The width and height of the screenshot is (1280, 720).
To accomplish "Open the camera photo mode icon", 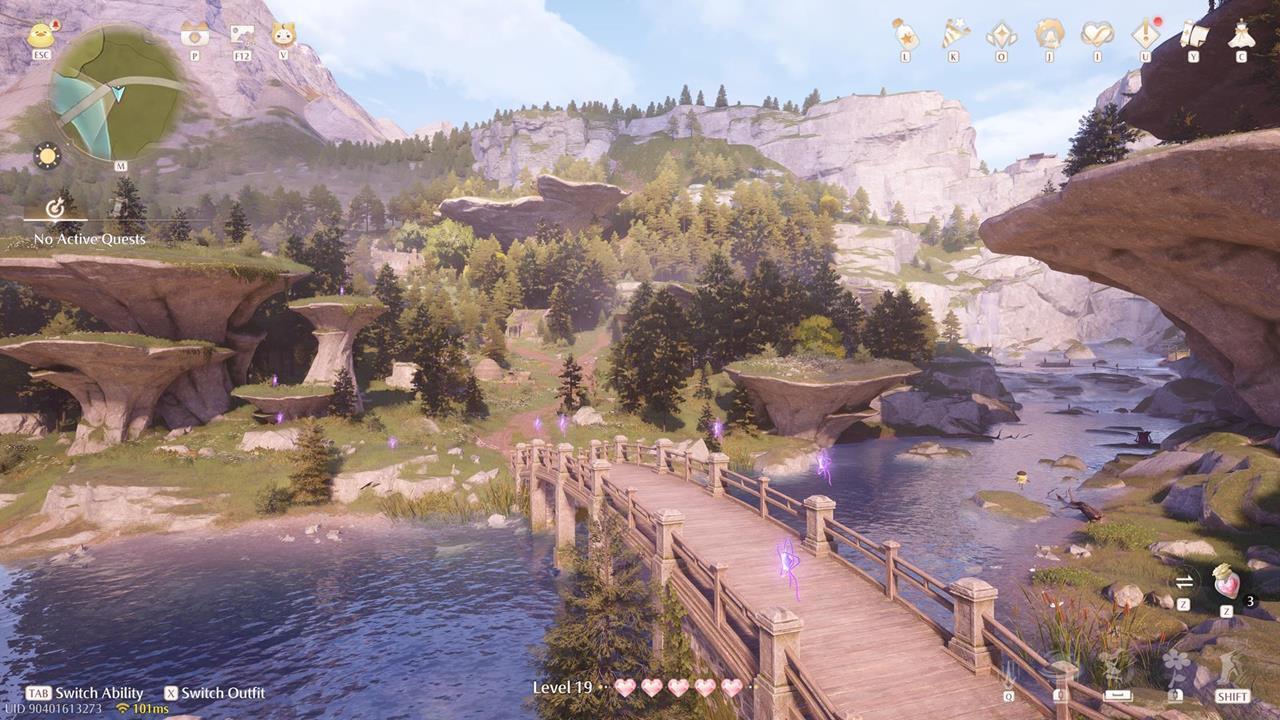I will (194, 35).
